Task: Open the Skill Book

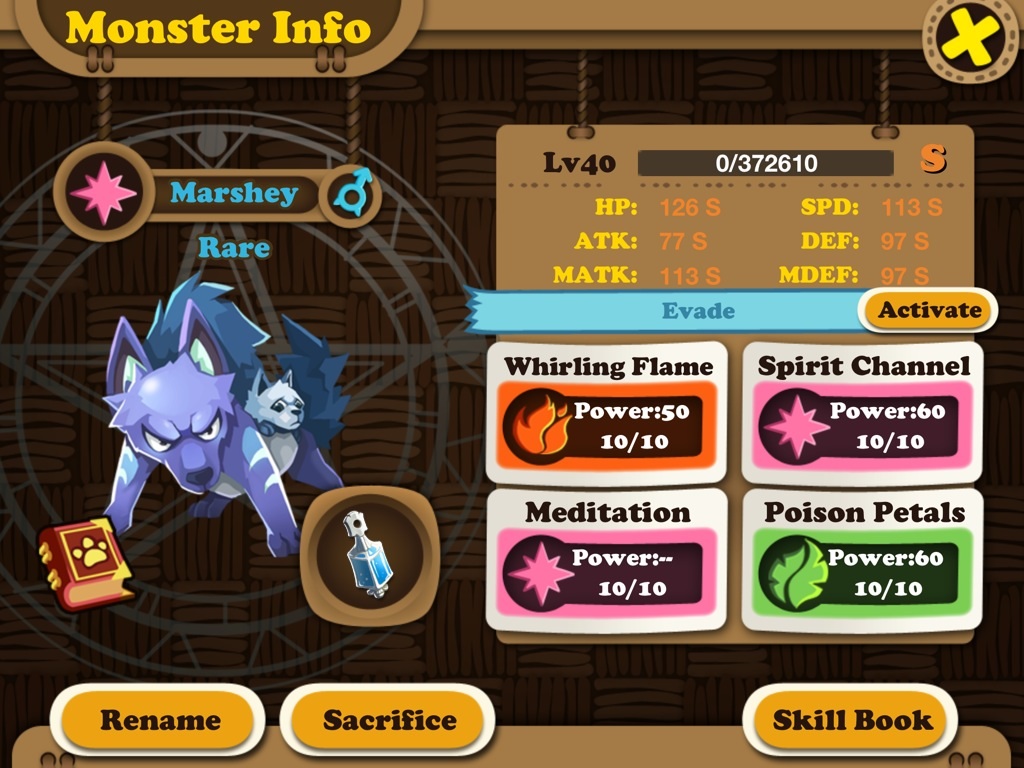Action: (852, 720)
